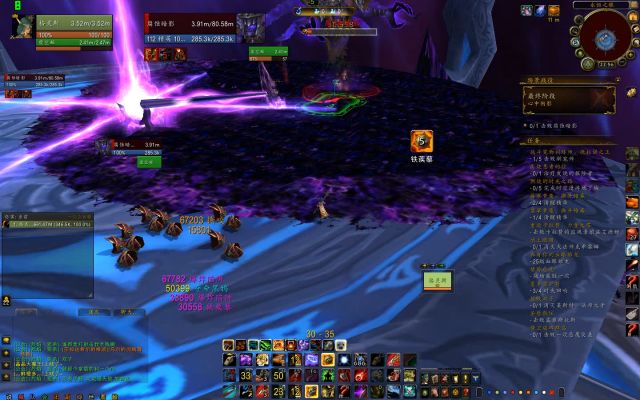Click the 铁疾藜 buff icon

pos(422,142)
